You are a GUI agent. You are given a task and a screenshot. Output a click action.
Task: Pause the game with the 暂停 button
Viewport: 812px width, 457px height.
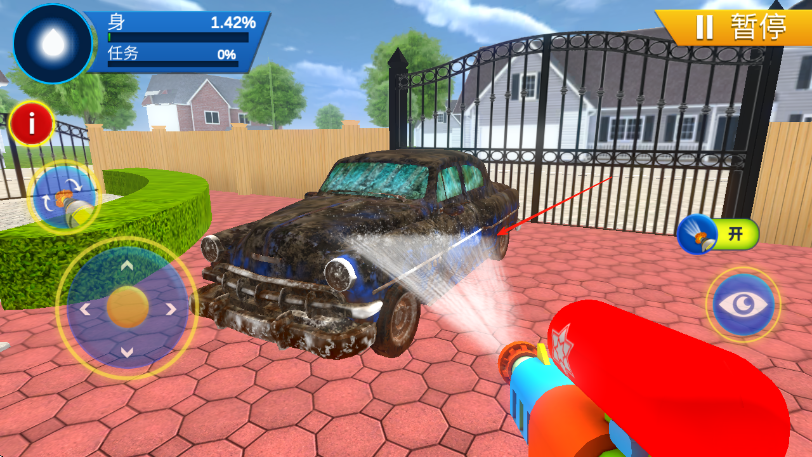736,26
